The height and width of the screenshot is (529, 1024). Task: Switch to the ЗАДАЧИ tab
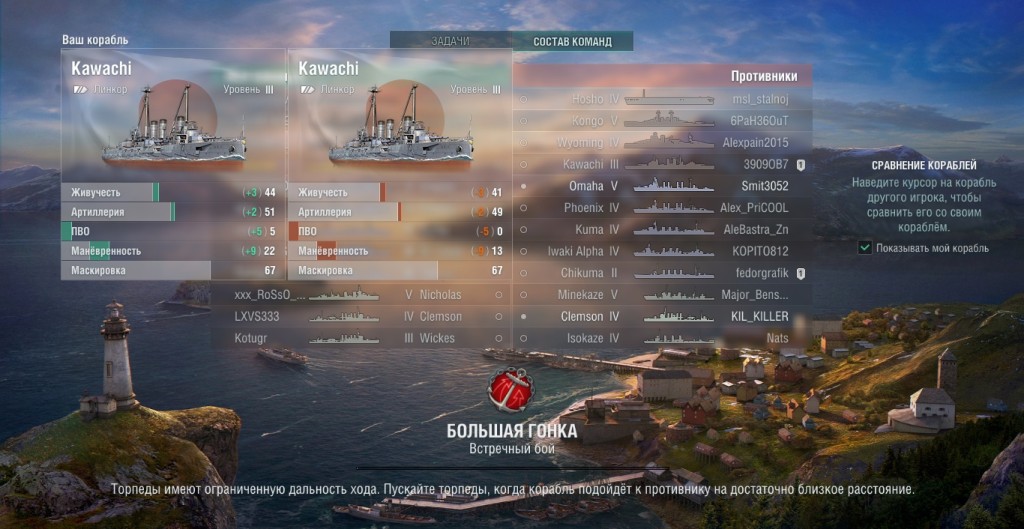click(x=450, y=41)
